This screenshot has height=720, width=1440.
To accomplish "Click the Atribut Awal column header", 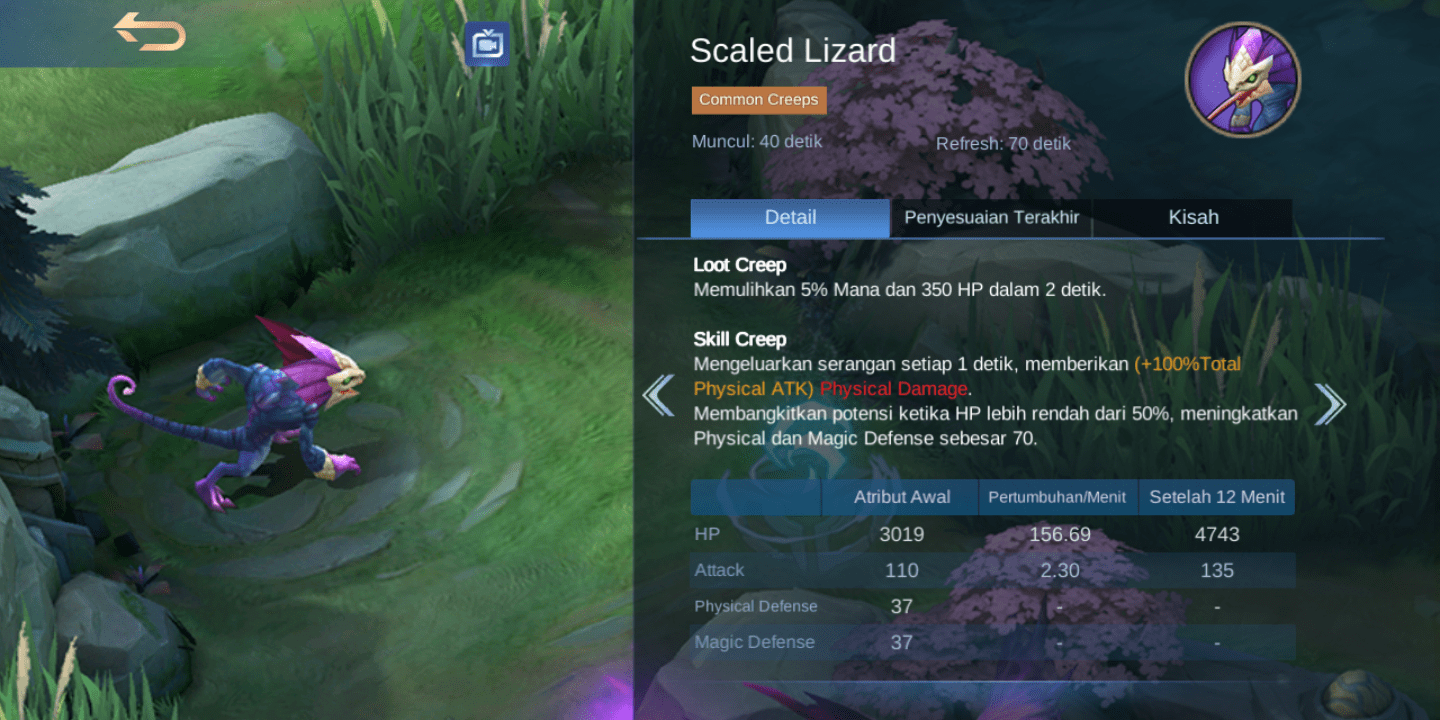I will click(901, 496).
